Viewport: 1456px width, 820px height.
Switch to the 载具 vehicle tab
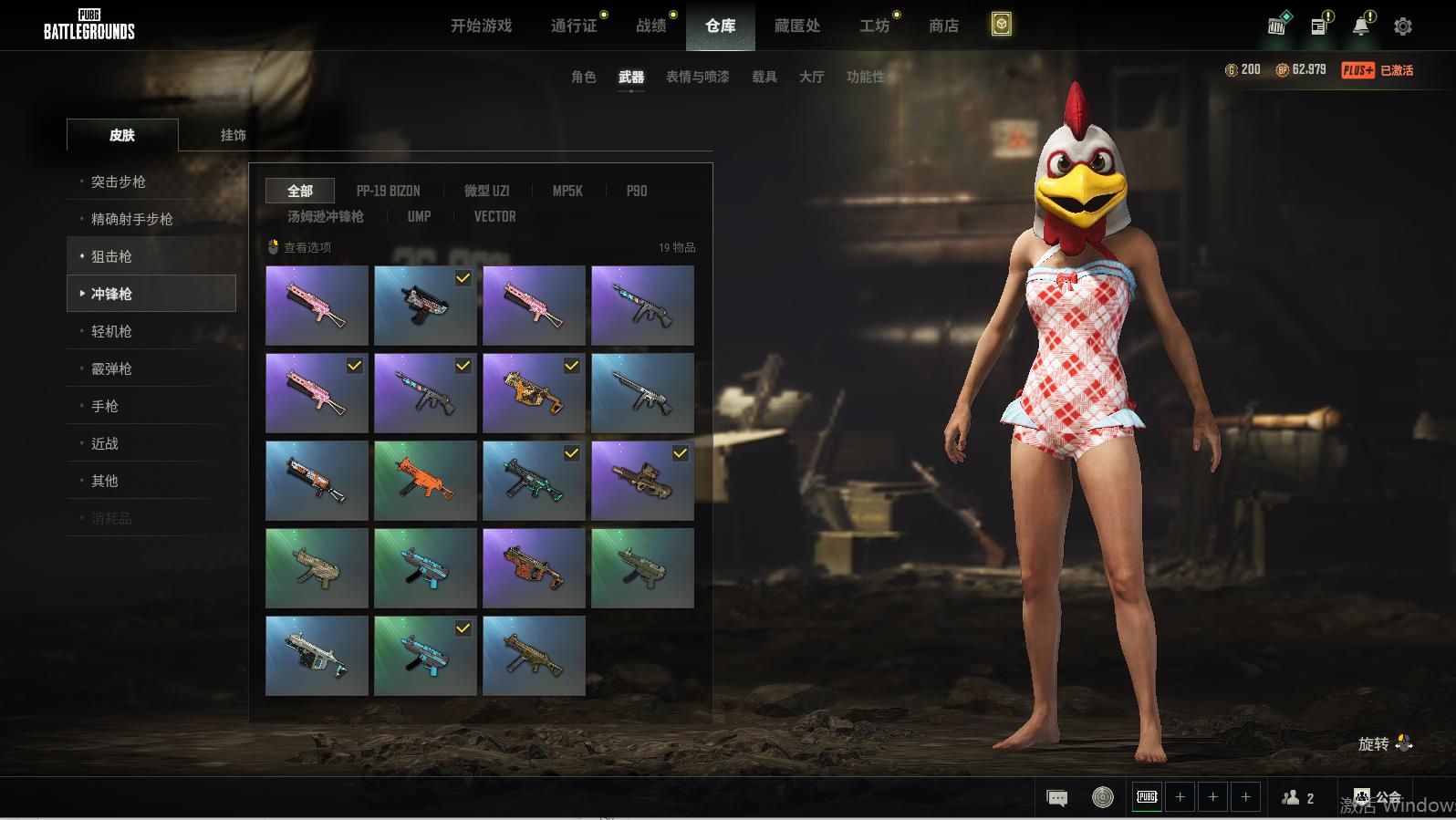pos(764,77)
